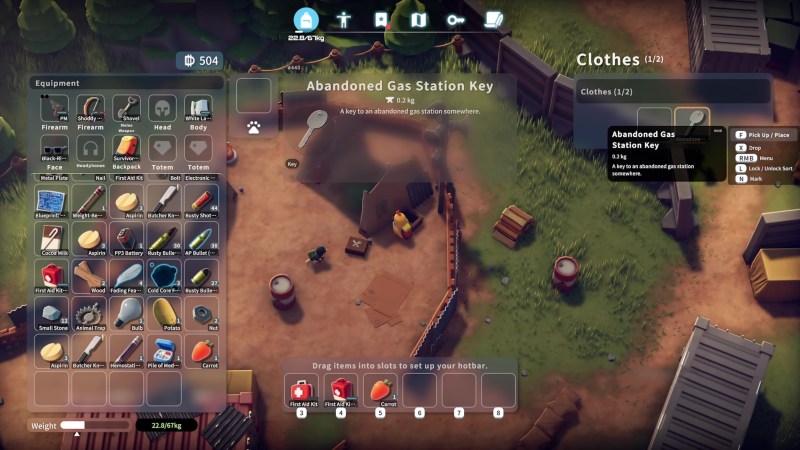Open the notes journal tab
This screenshot has width=800, height=450.
tap(493, 19)
